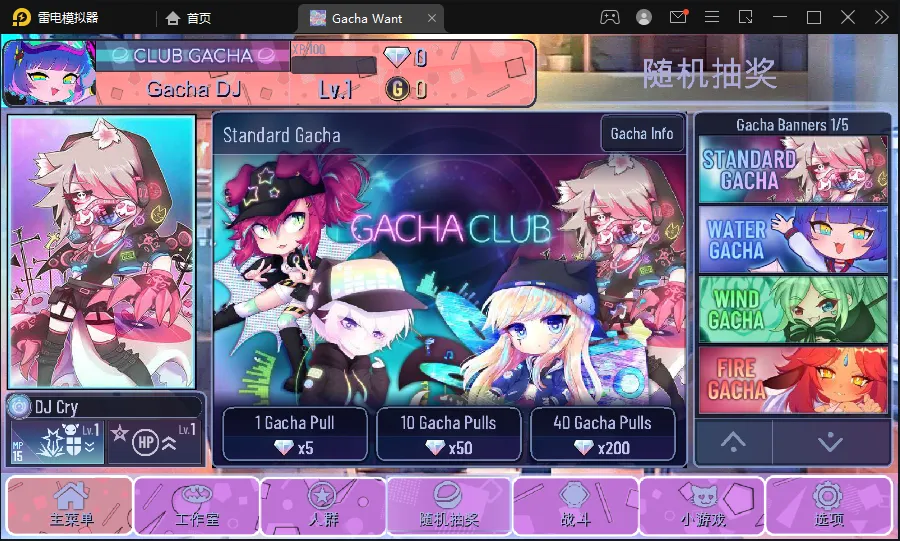The height and width of the screenshot is (541, 900).
Task: Switch to the Wind Gacha banner
Action: pyautogui.click(x=793, y=310)
